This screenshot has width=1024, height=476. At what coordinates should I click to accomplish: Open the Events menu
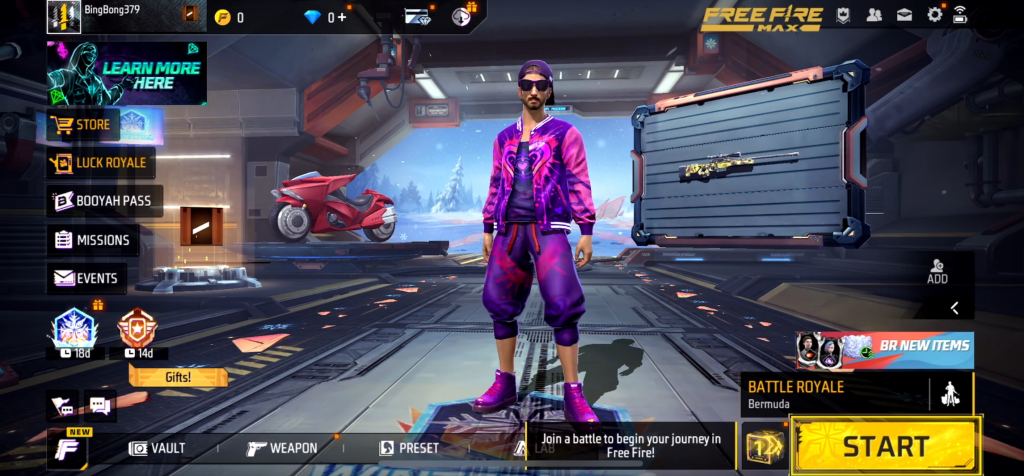click(86, 278)
